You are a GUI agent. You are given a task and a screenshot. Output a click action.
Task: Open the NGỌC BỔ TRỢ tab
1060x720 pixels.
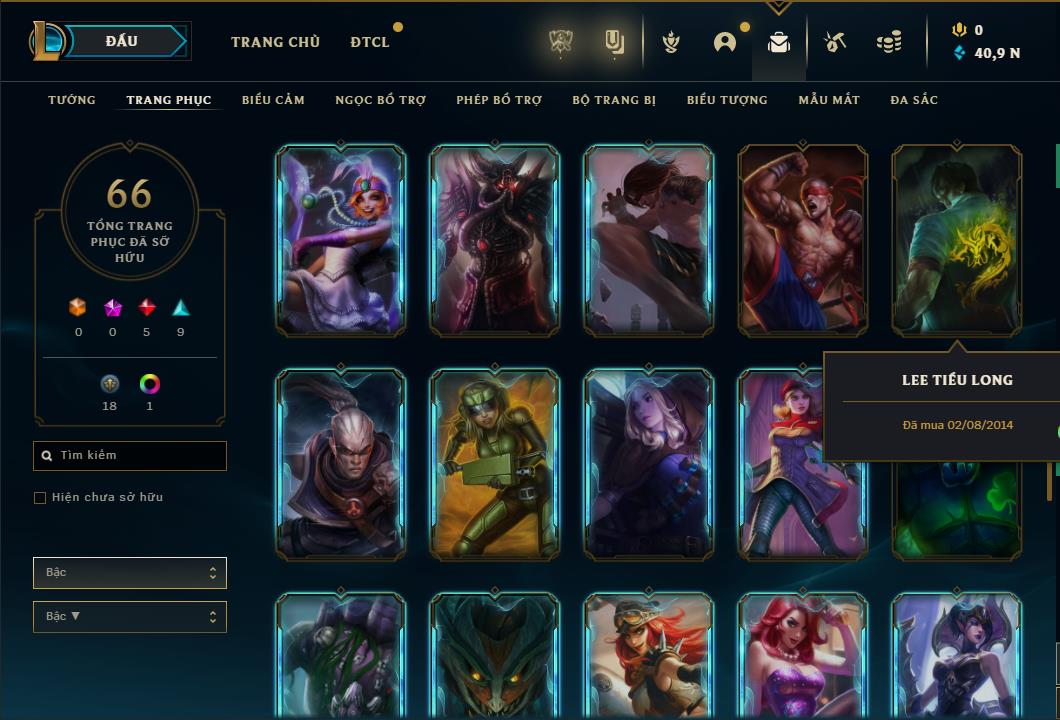pyautogui.click(x=380, y=100)
